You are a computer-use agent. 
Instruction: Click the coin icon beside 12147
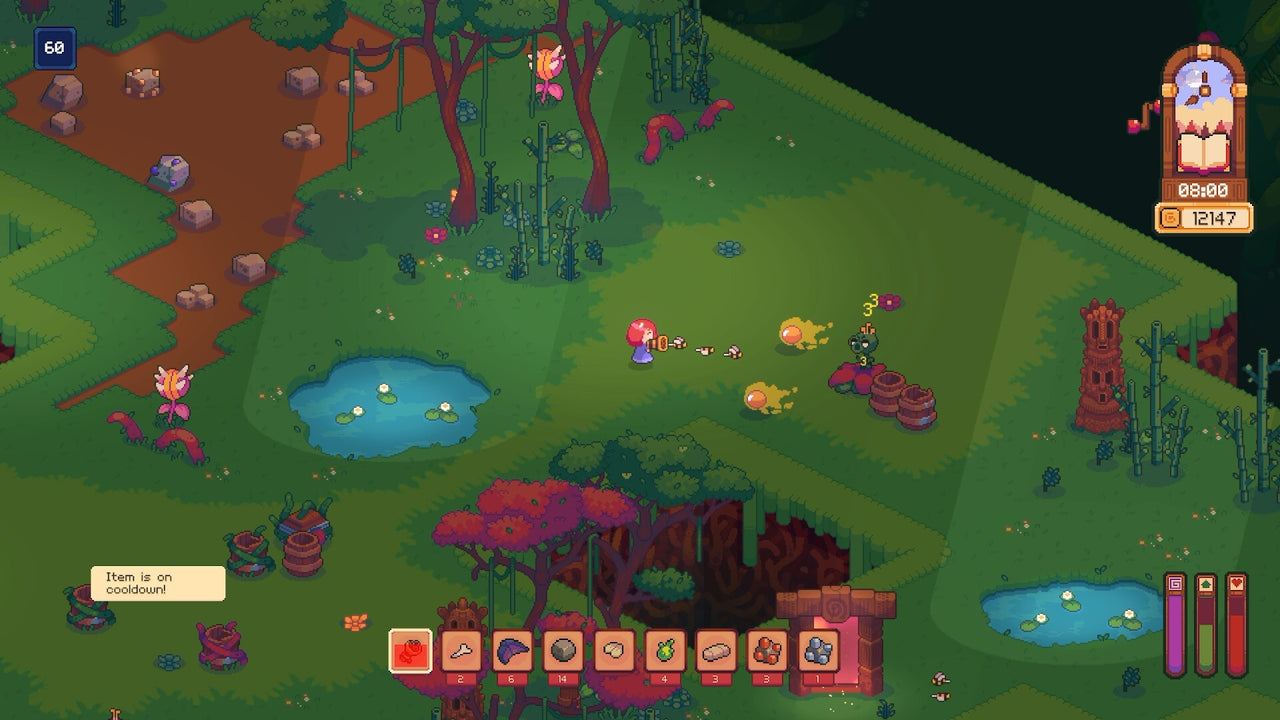(1169, 216)
